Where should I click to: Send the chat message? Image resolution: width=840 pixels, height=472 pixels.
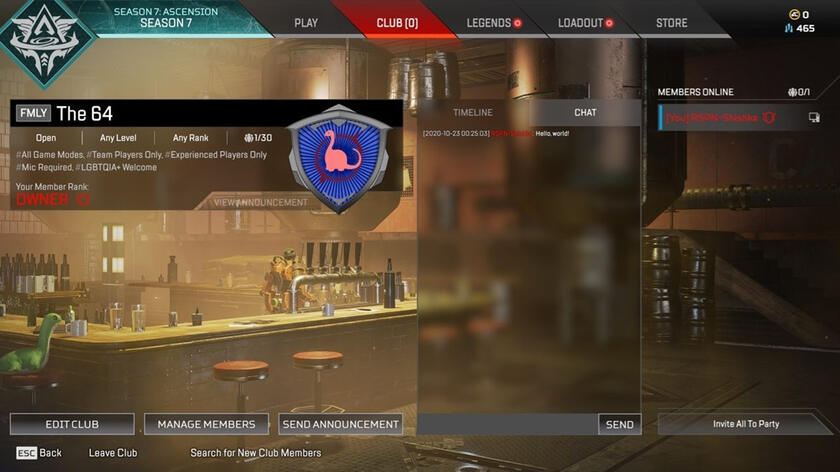[619, 424]
